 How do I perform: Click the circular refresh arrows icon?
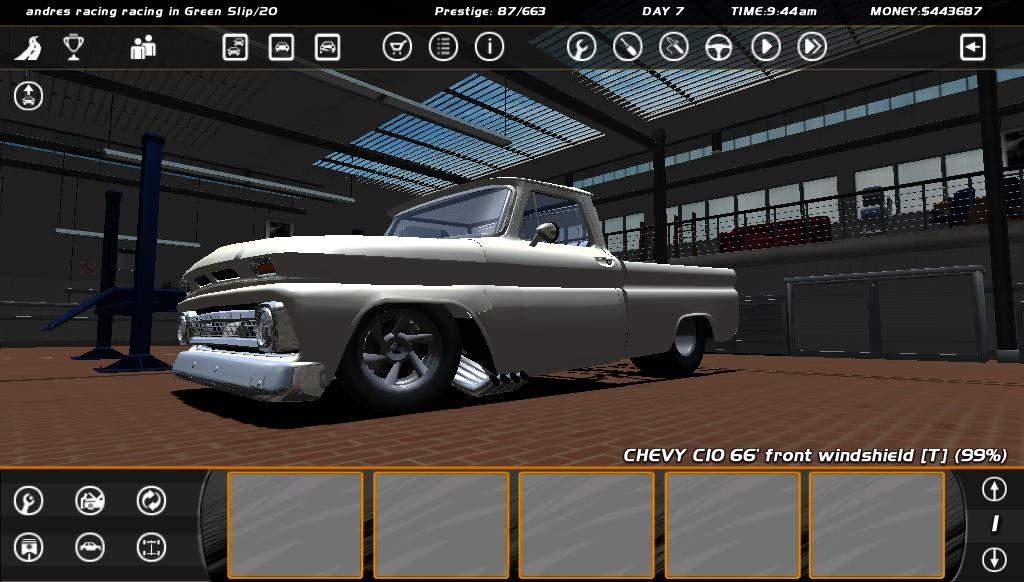point(151,500)
